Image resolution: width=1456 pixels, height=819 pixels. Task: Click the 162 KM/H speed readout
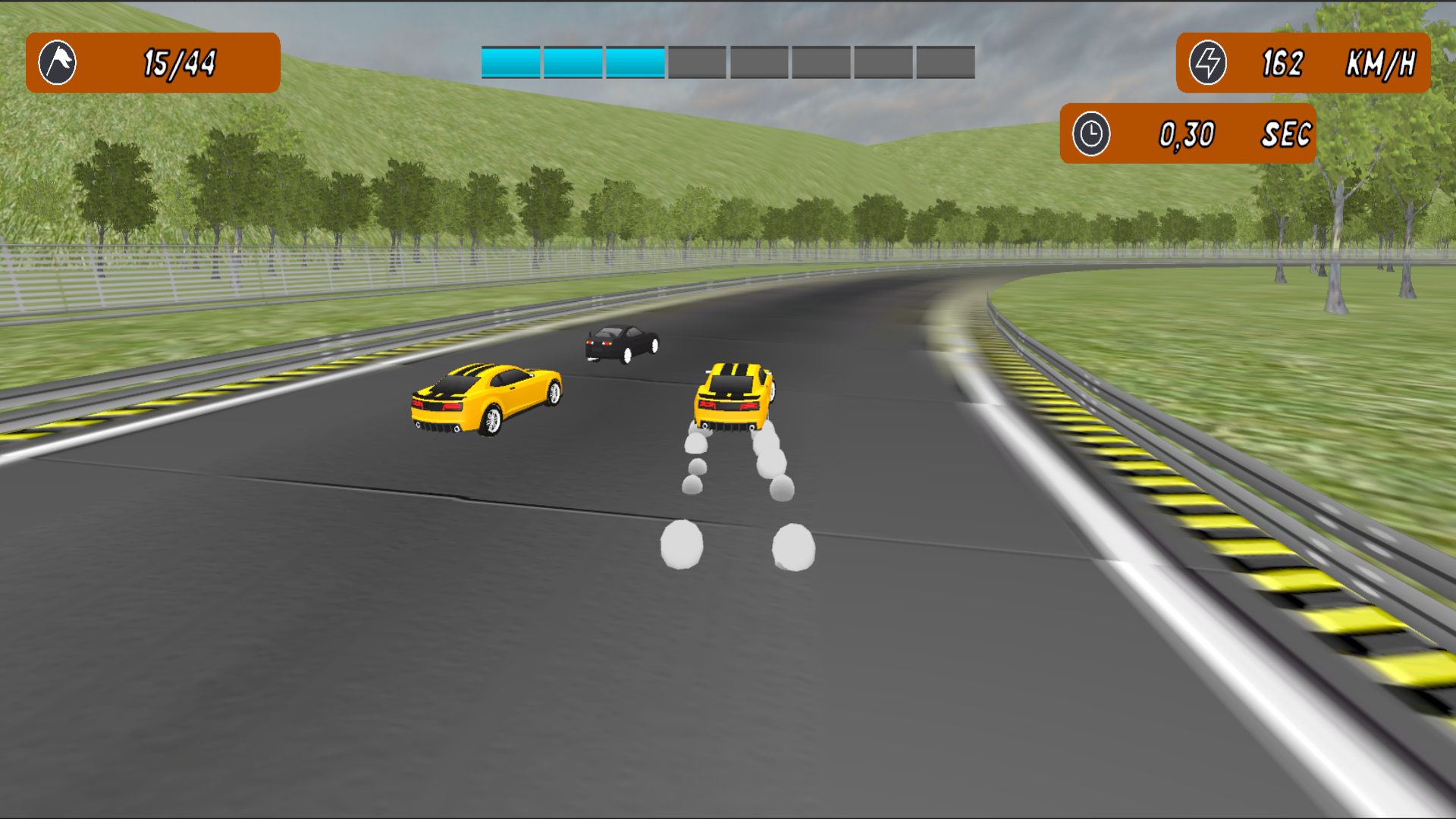click(x=1282, y=62)
